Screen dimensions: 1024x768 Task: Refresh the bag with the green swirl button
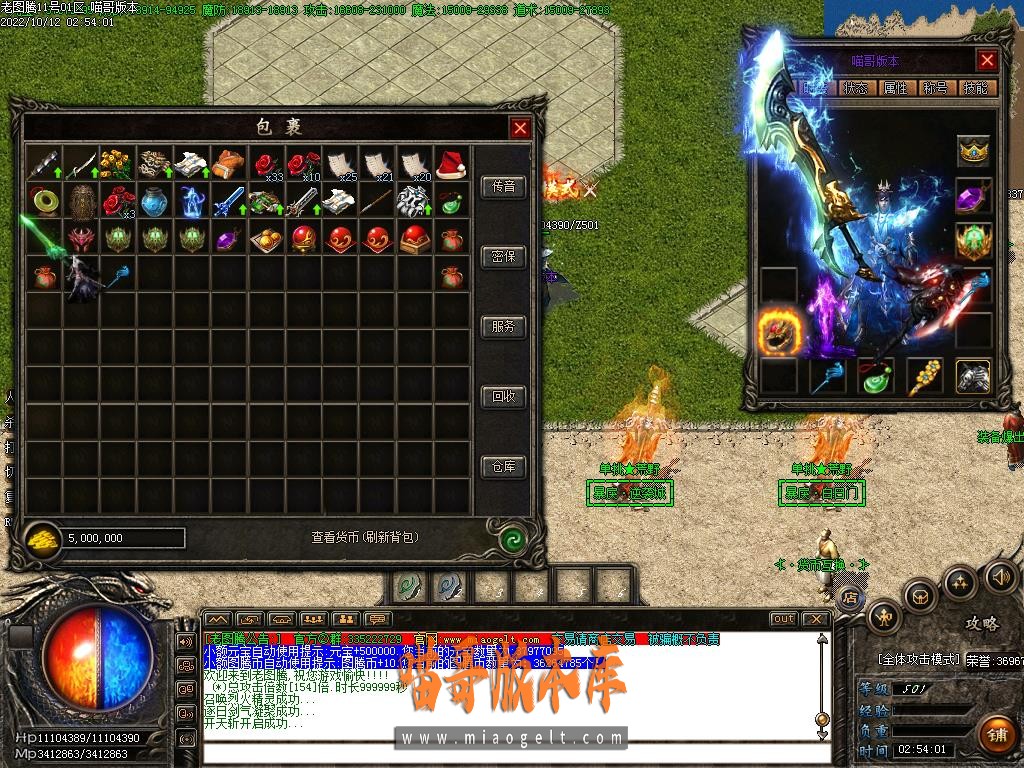pos(512,538)
